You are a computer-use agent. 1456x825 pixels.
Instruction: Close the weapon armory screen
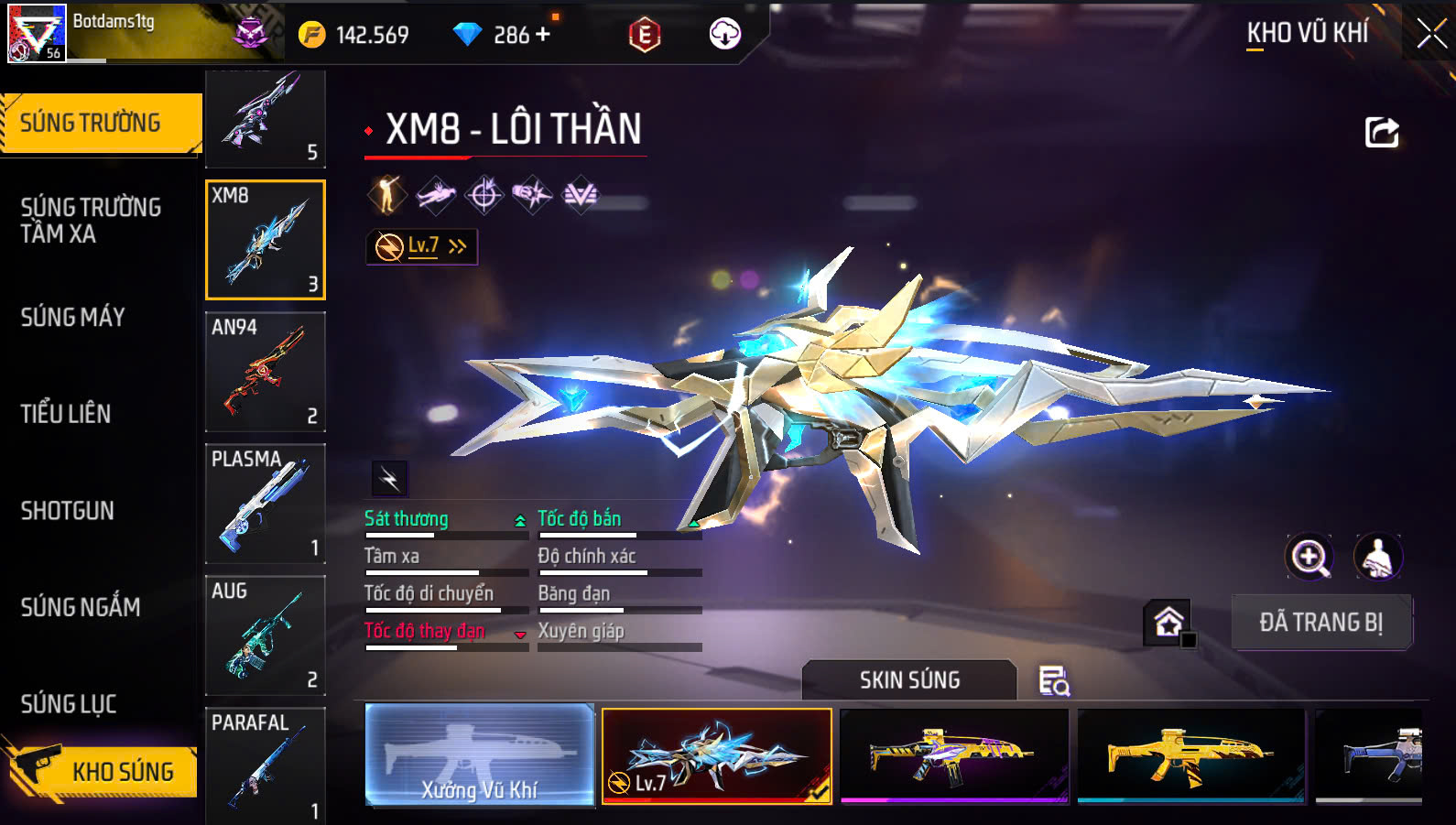1430,35
